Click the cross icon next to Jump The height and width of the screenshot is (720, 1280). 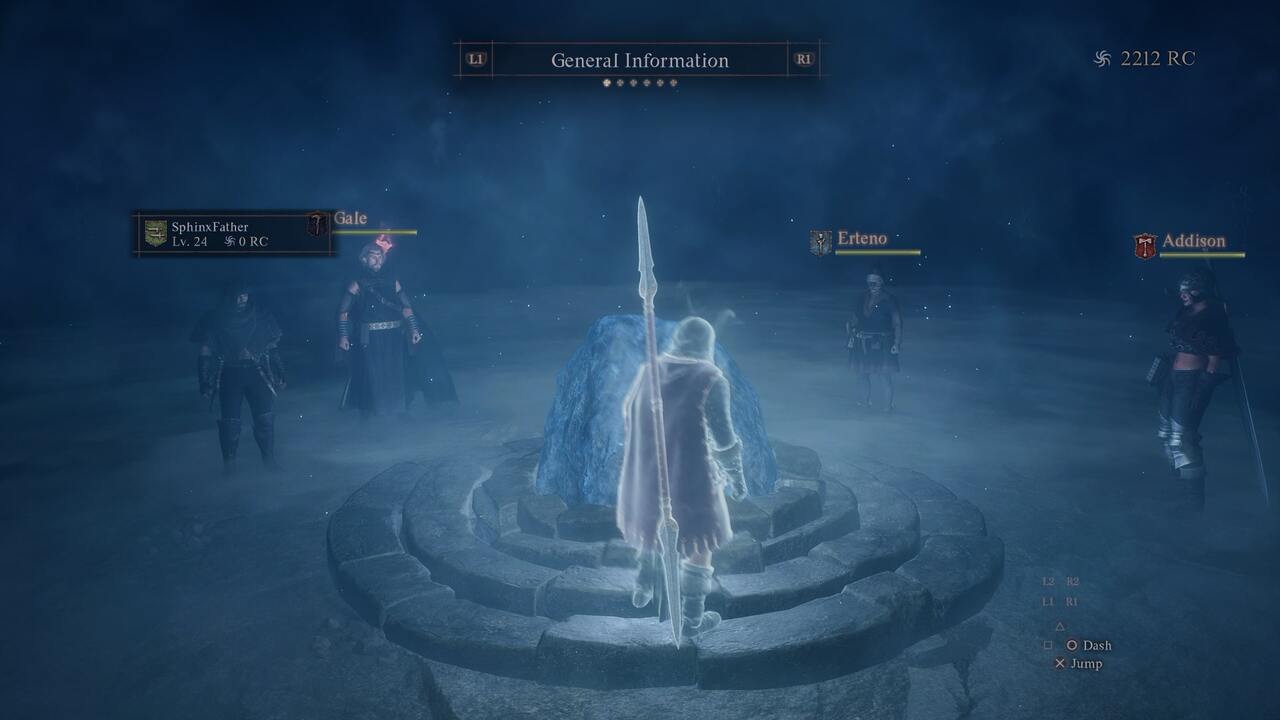(x=1060, y=663)
